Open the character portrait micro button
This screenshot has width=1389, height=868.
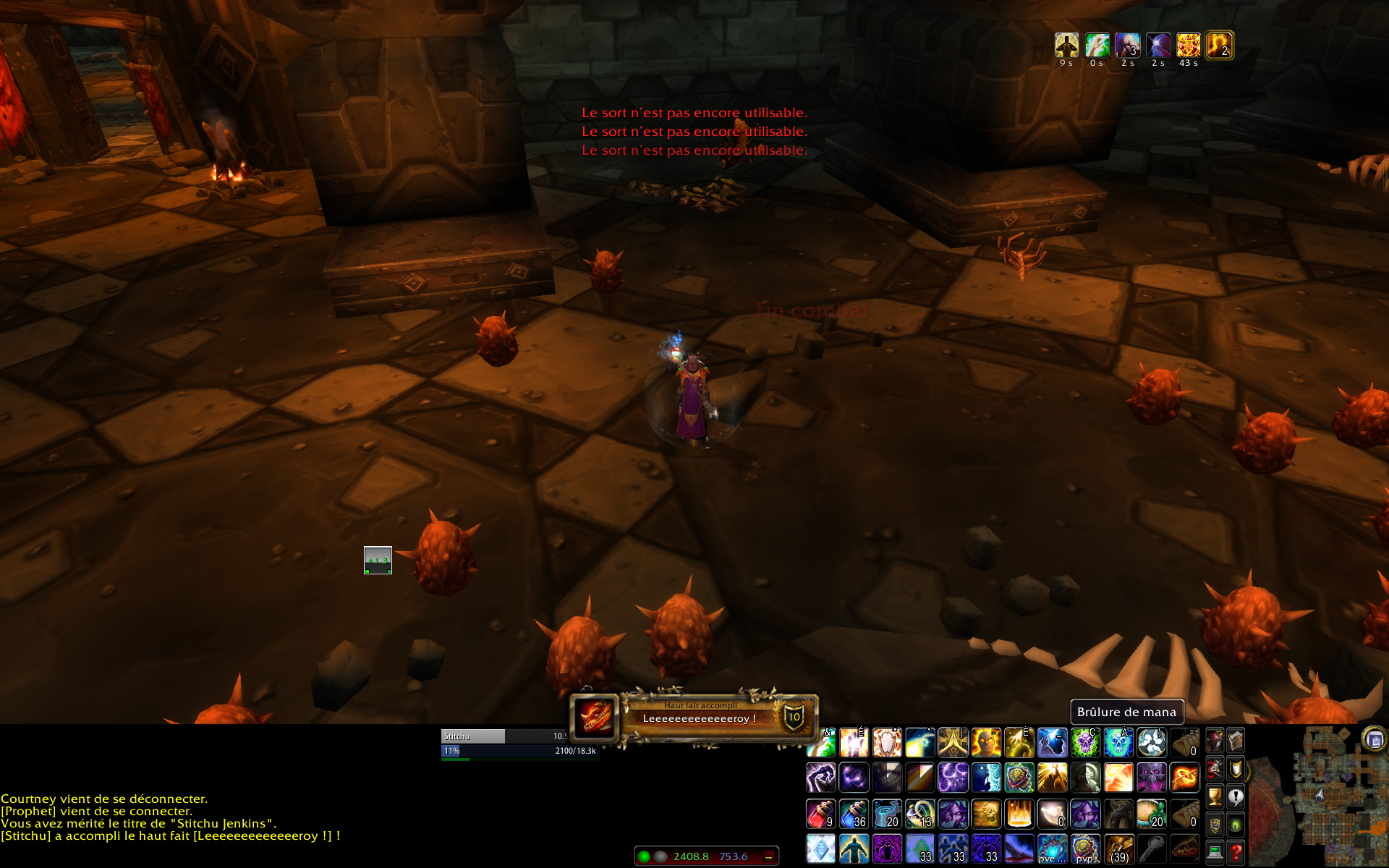point(1215,741)
